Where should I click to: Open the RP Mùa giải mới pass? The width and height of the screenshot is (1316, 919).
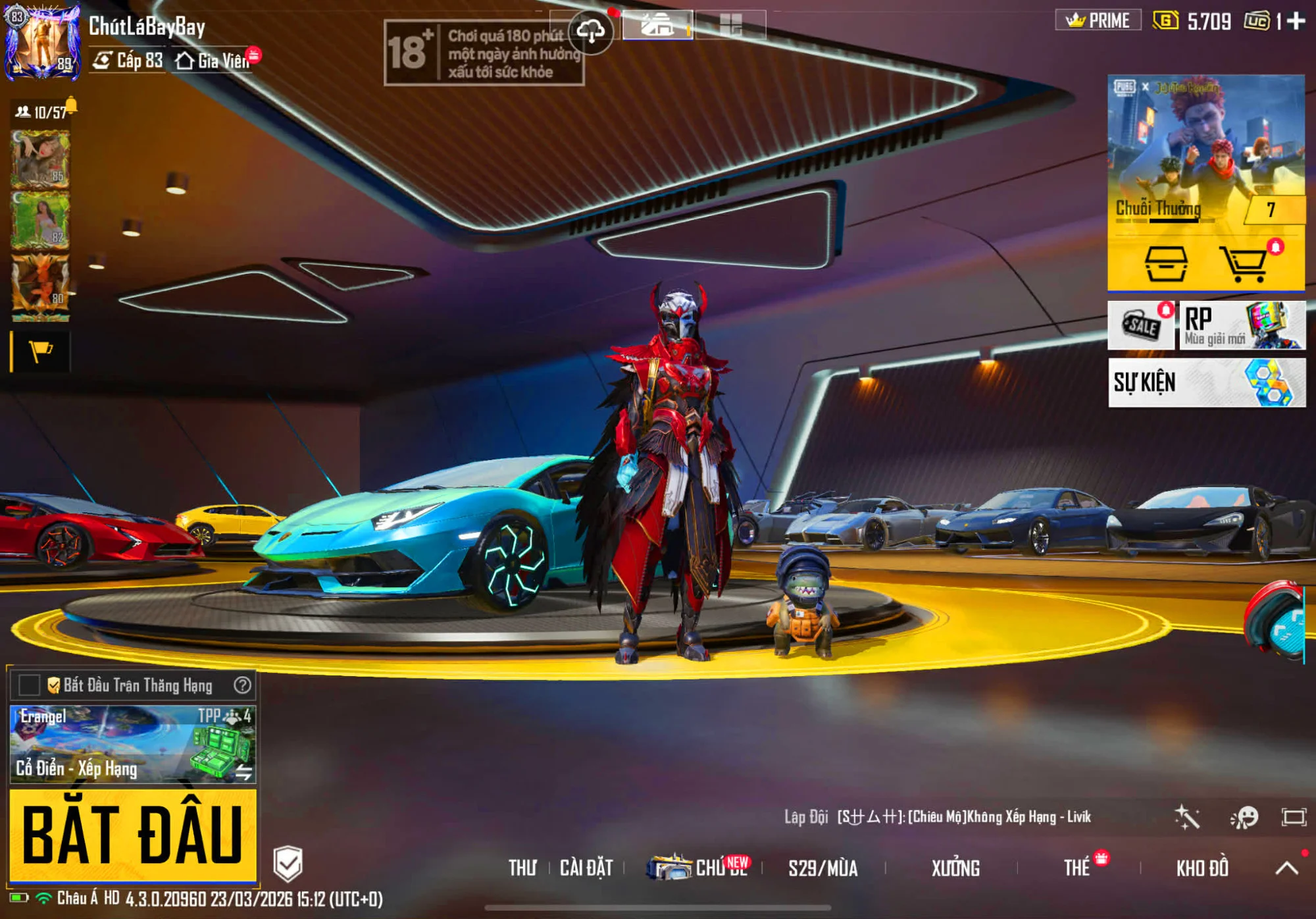click(x=1242, y=325)
